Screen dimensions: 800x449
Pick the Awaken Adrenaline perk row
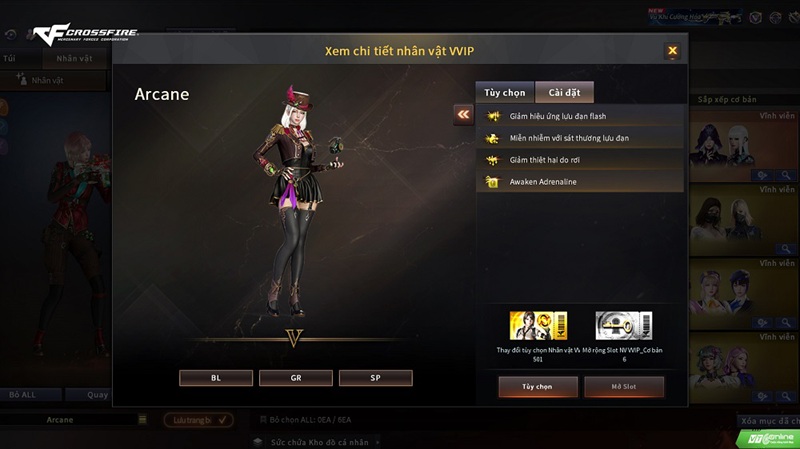pyautogui.click(x=580, y=182)
